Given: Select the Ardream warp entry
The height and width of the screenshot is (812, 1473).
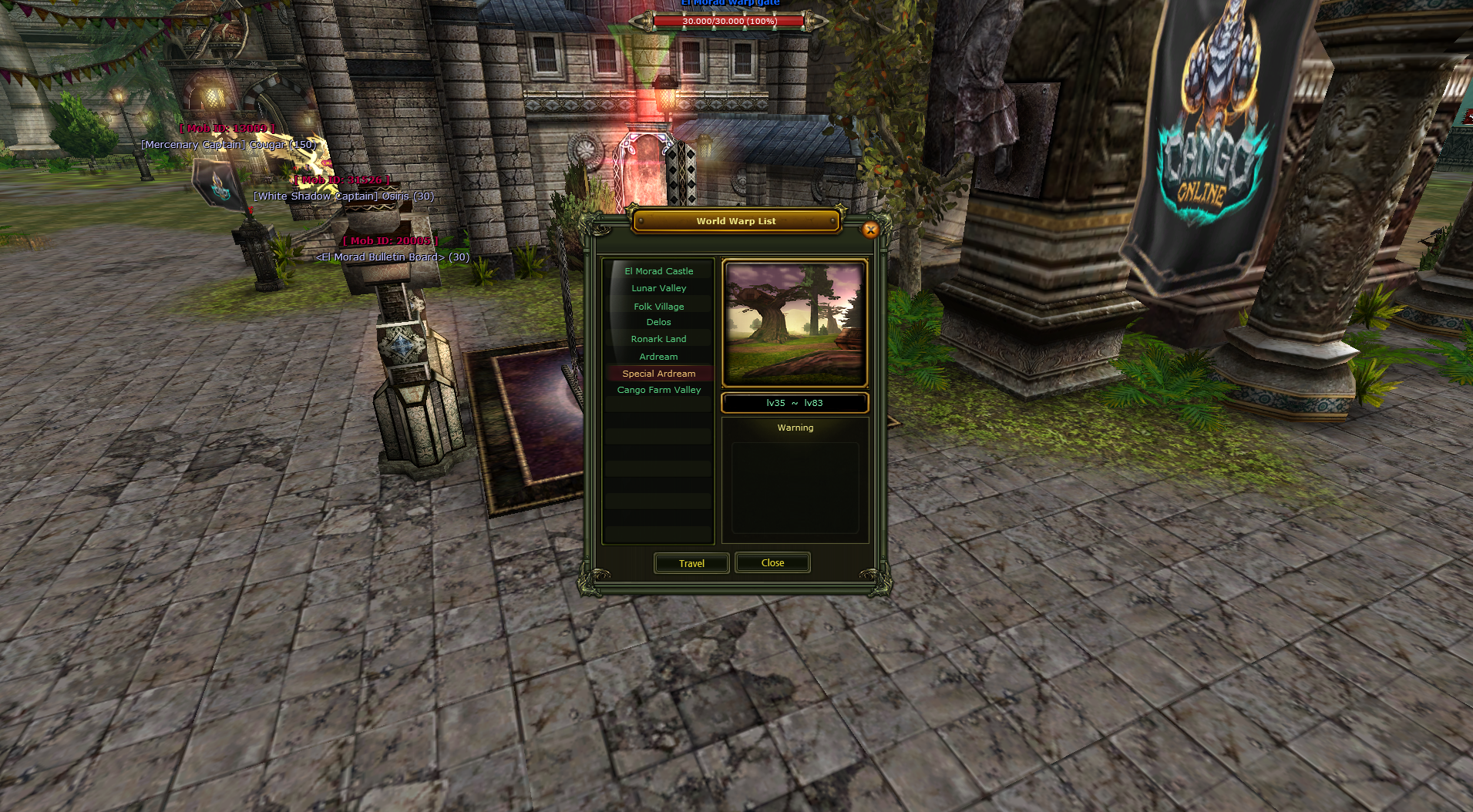Looking at the screenshot, I should [658, 357].
